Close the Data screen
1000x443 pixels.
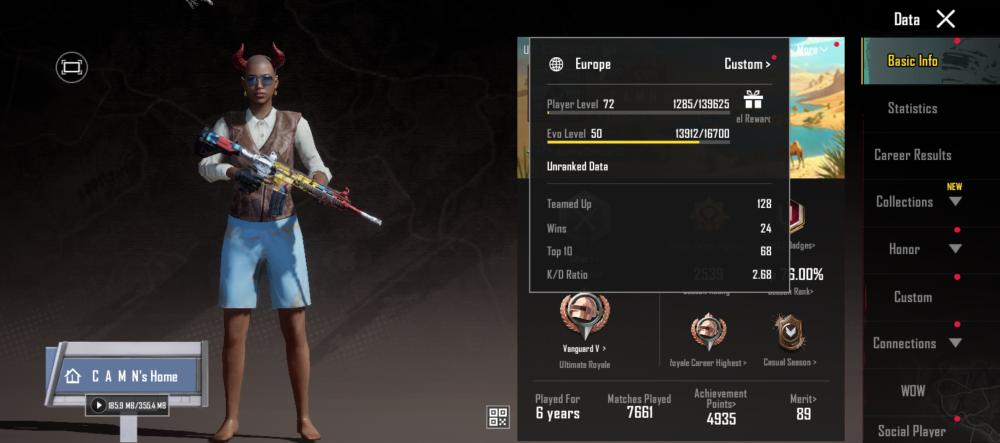click(x=945, y=19)
